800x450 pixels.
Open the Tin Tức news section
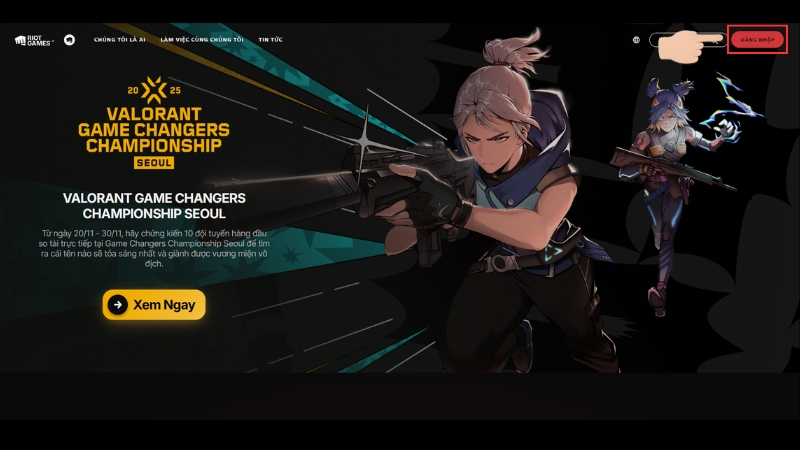tap(270, 40)
